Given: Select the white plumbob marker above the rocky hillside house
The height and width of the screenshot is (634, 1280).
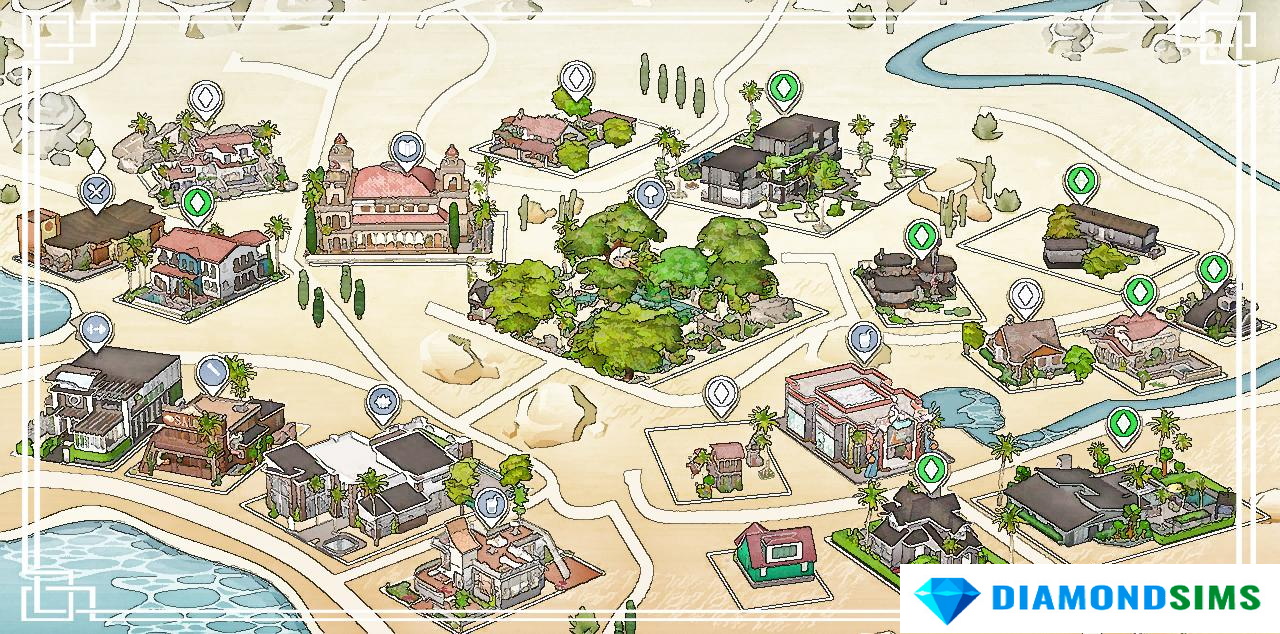Looking at the screenshot, I should [x=205, y=98].
